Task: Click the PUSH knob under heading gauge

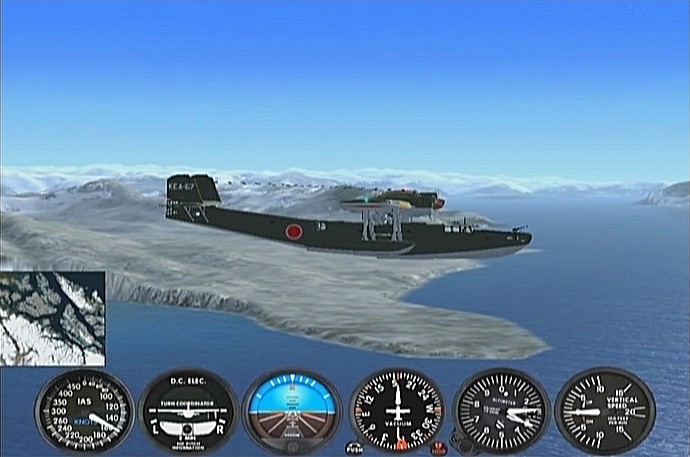Action: click(354, 449)
